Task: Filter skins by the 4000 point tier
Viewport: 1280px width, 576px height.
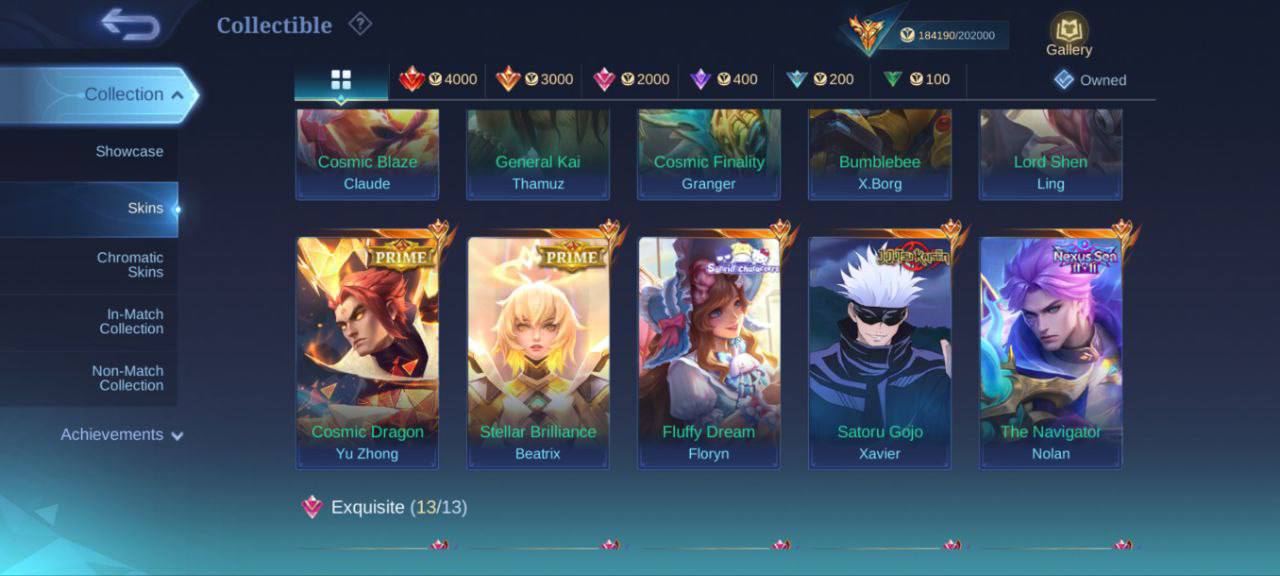Action: point(438,79)
